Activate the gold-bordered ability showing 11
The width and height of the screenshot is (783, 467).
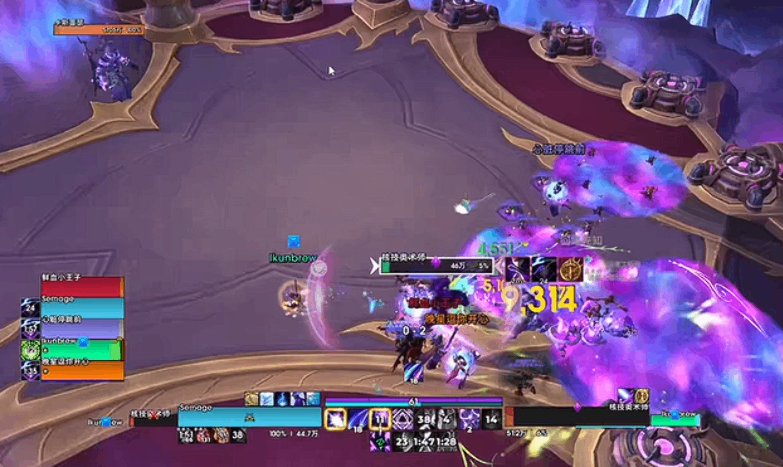[x=380, y=420]
